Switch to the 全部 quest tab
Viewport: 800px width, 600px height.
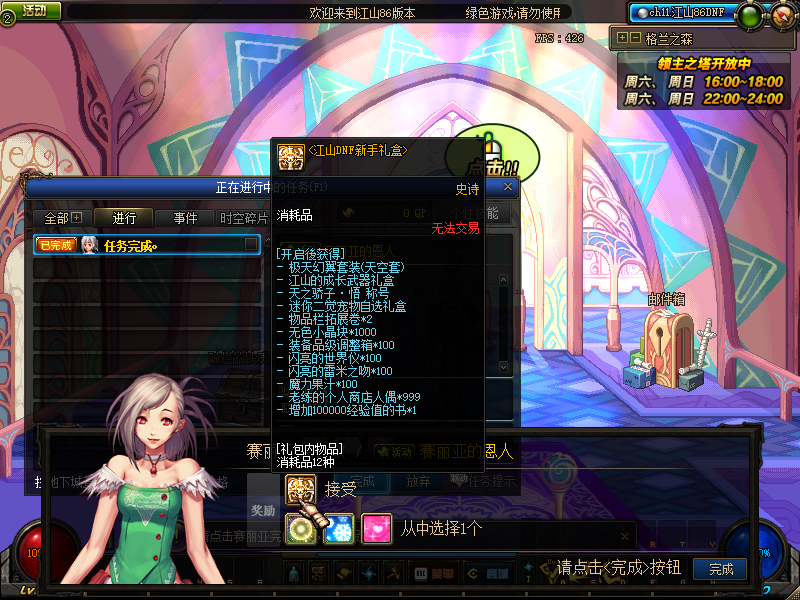coord(62,218)
